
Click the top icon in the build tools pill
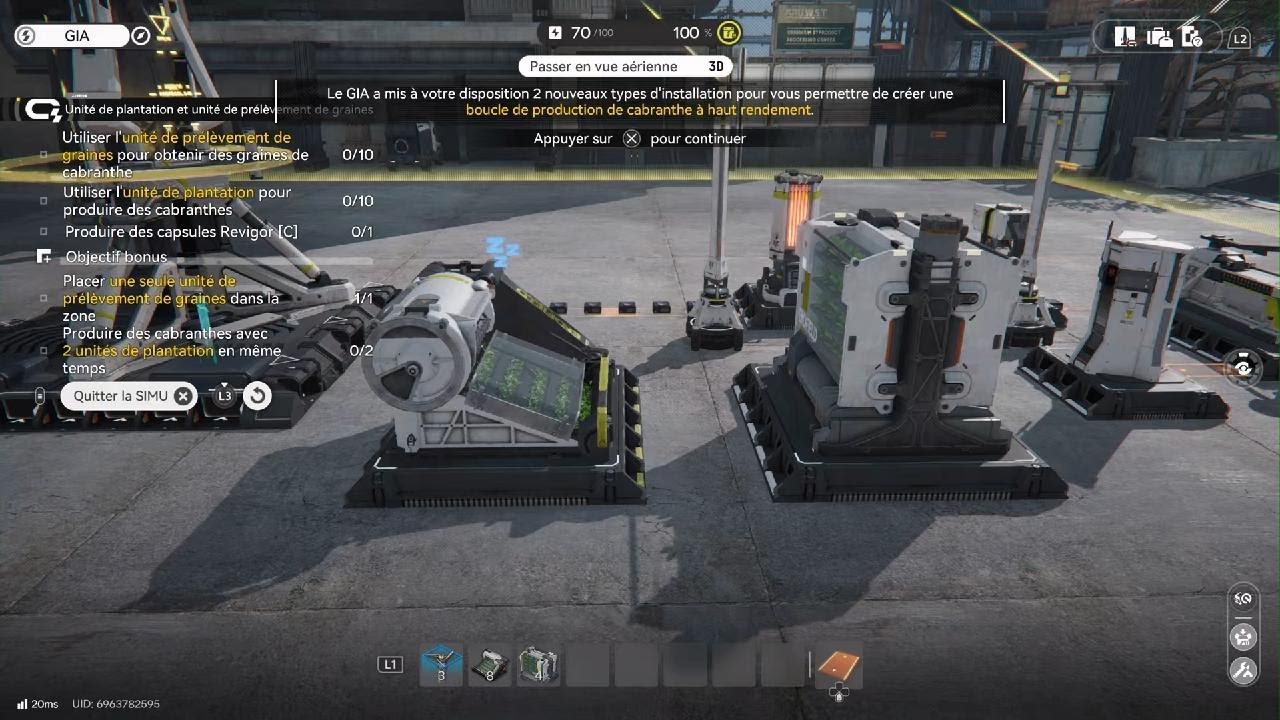click(1243, 599)
